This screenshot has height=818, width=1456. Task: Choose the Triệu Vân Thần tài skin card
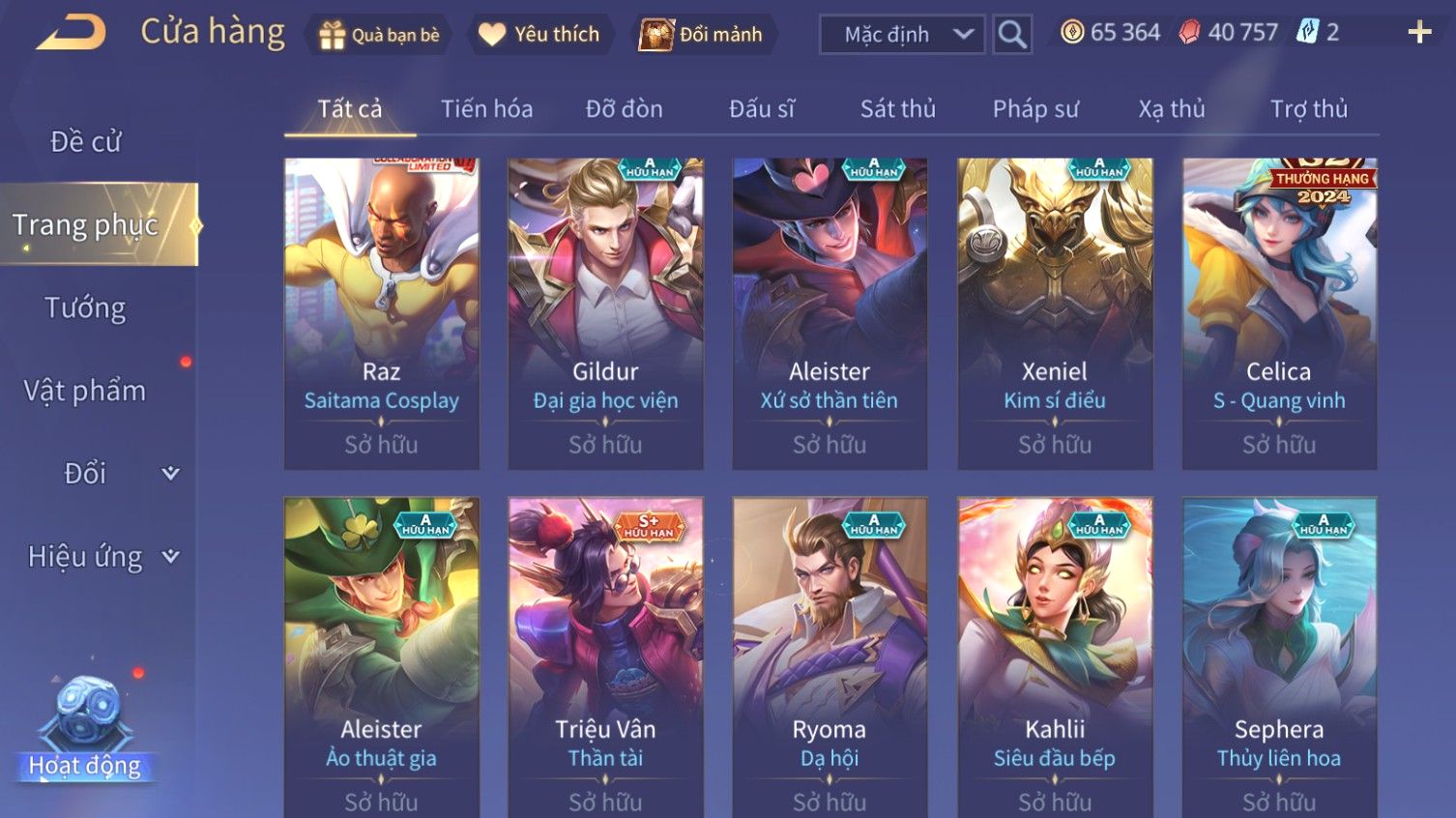click(x=605, y=657)
